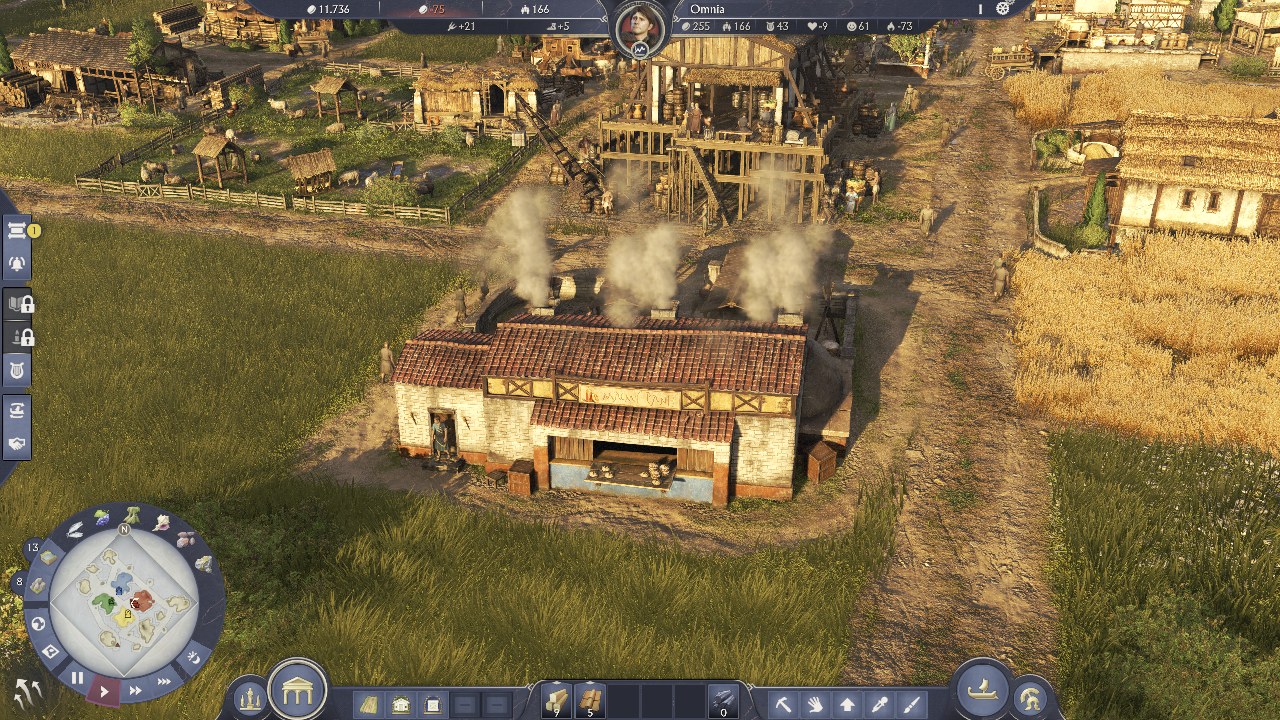The image size is (1280, 720).
Task: Pause the game speed
Action: 77,677
